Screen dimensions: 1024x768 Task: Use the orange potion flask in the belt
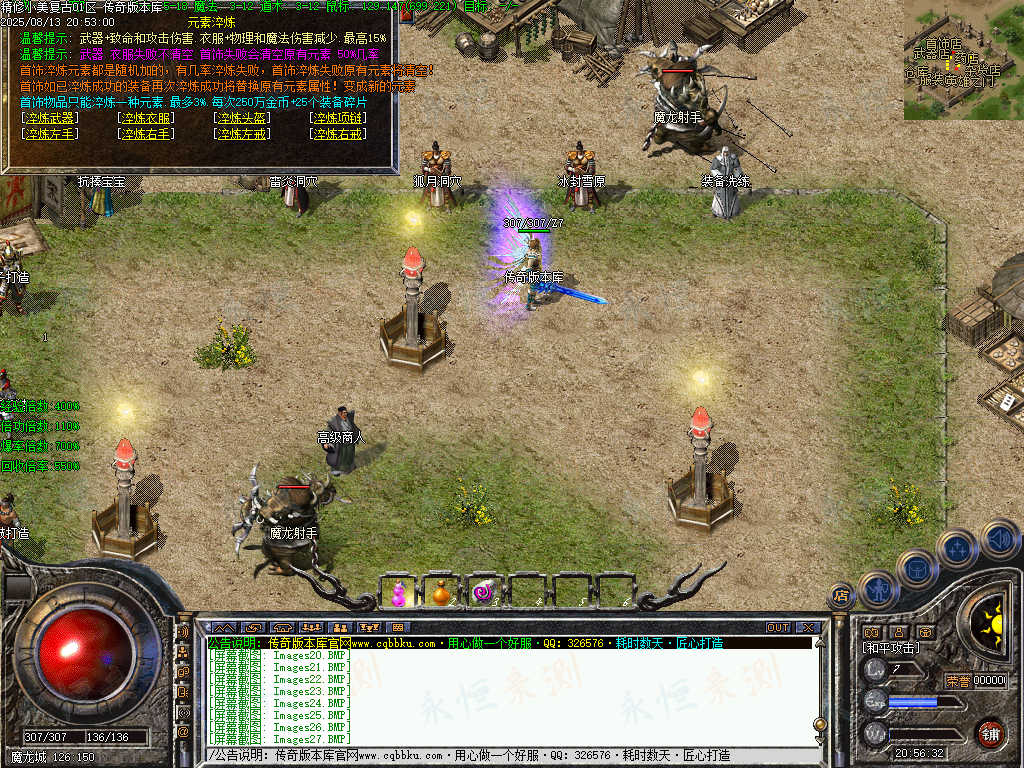tap(442, 592)
